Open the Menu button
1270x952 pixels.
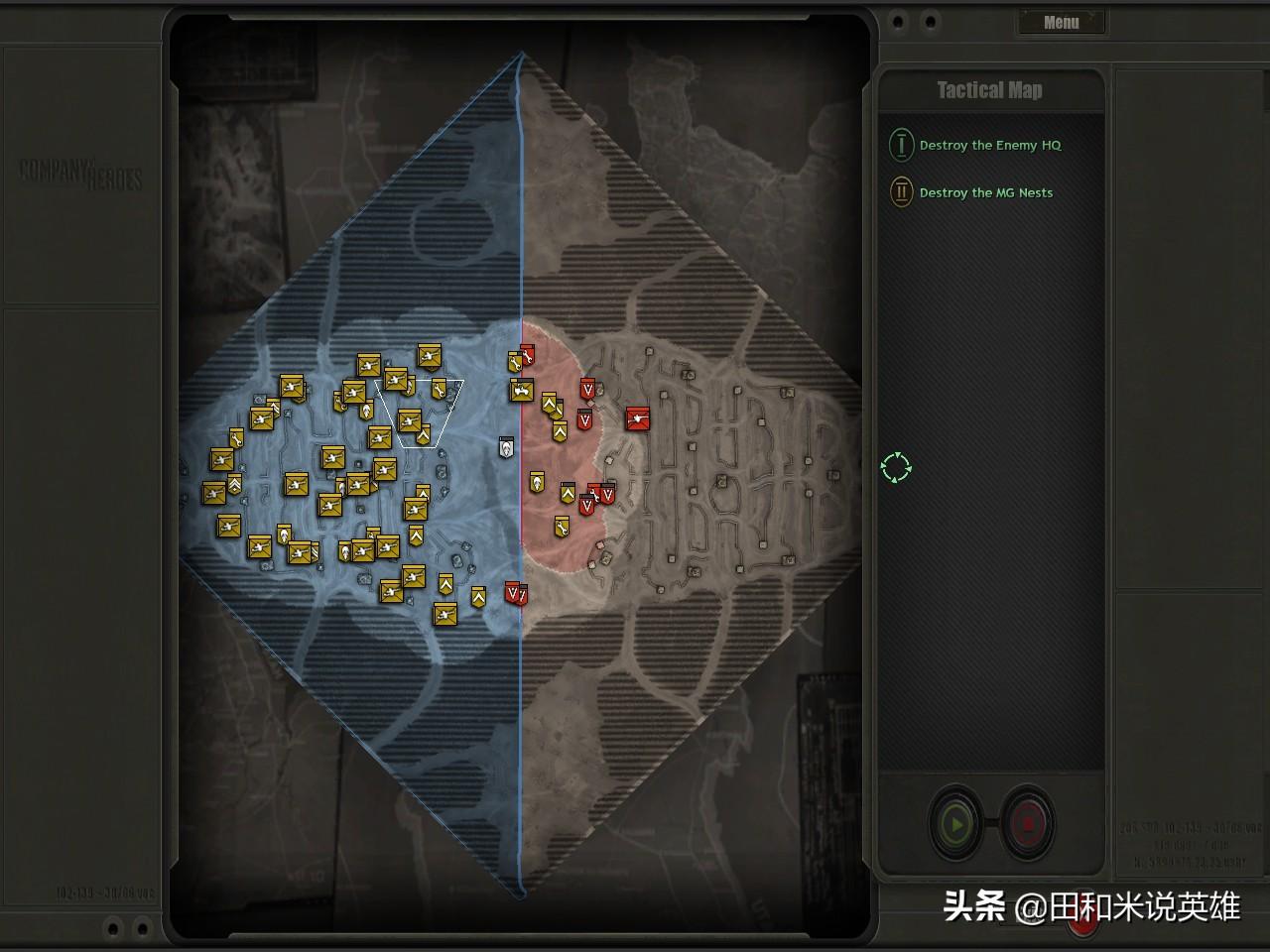coord(1061,22)
